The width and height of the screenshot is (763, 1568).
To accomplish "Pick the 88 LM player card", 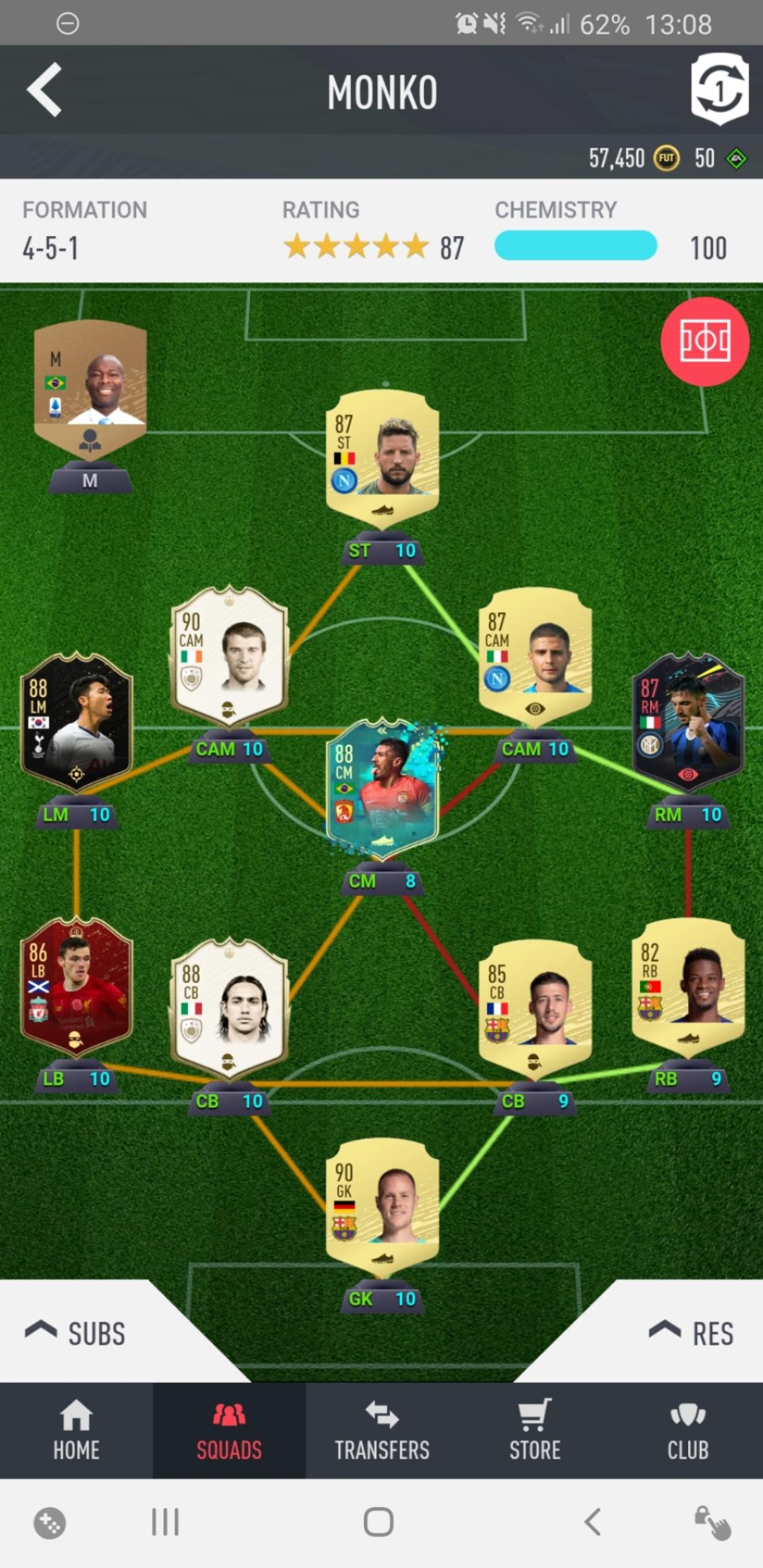I will pos(76,720).
